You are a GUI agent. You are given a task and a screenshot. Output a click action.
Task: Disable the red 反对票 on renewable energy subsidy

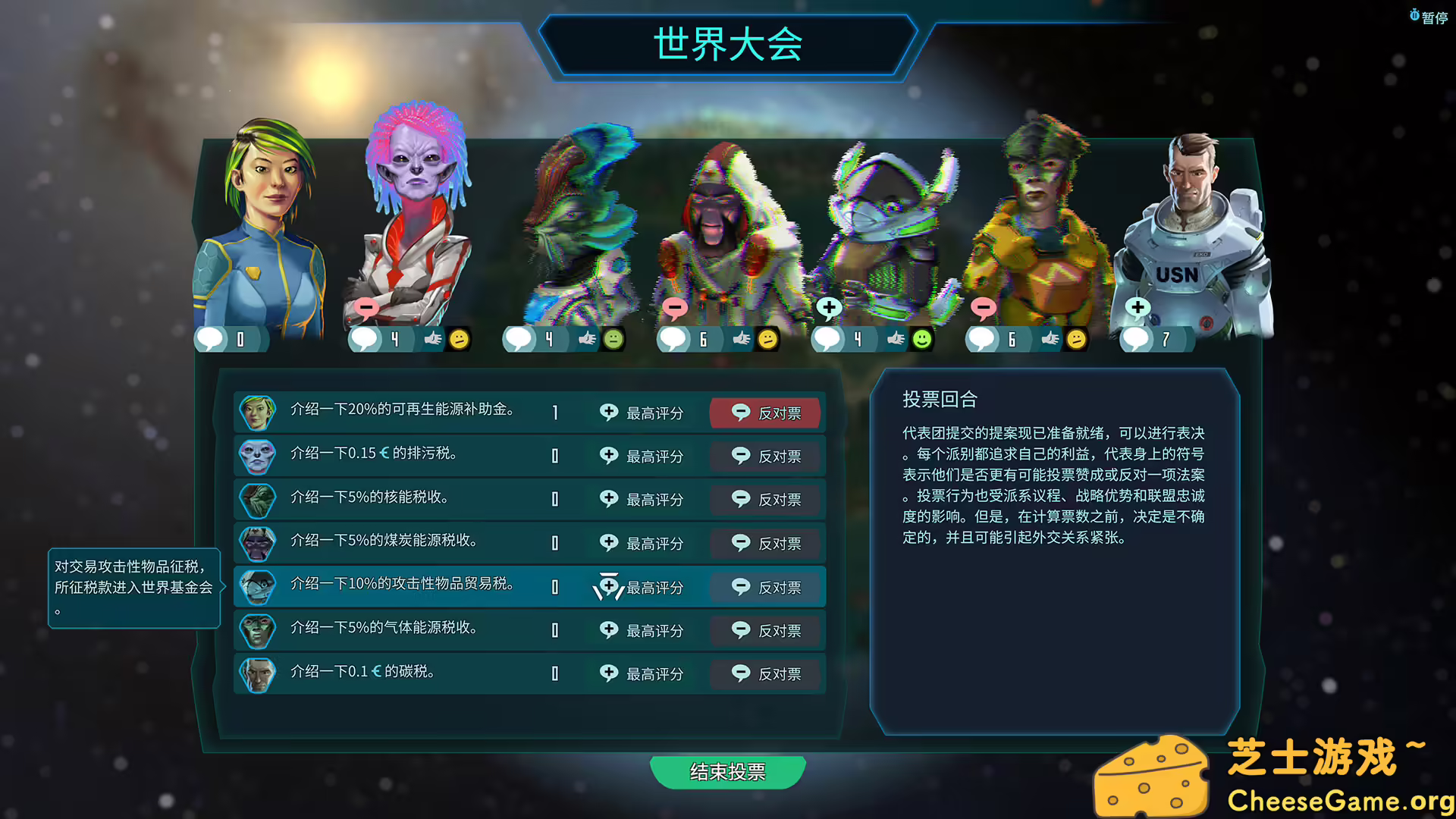(766, 413)
